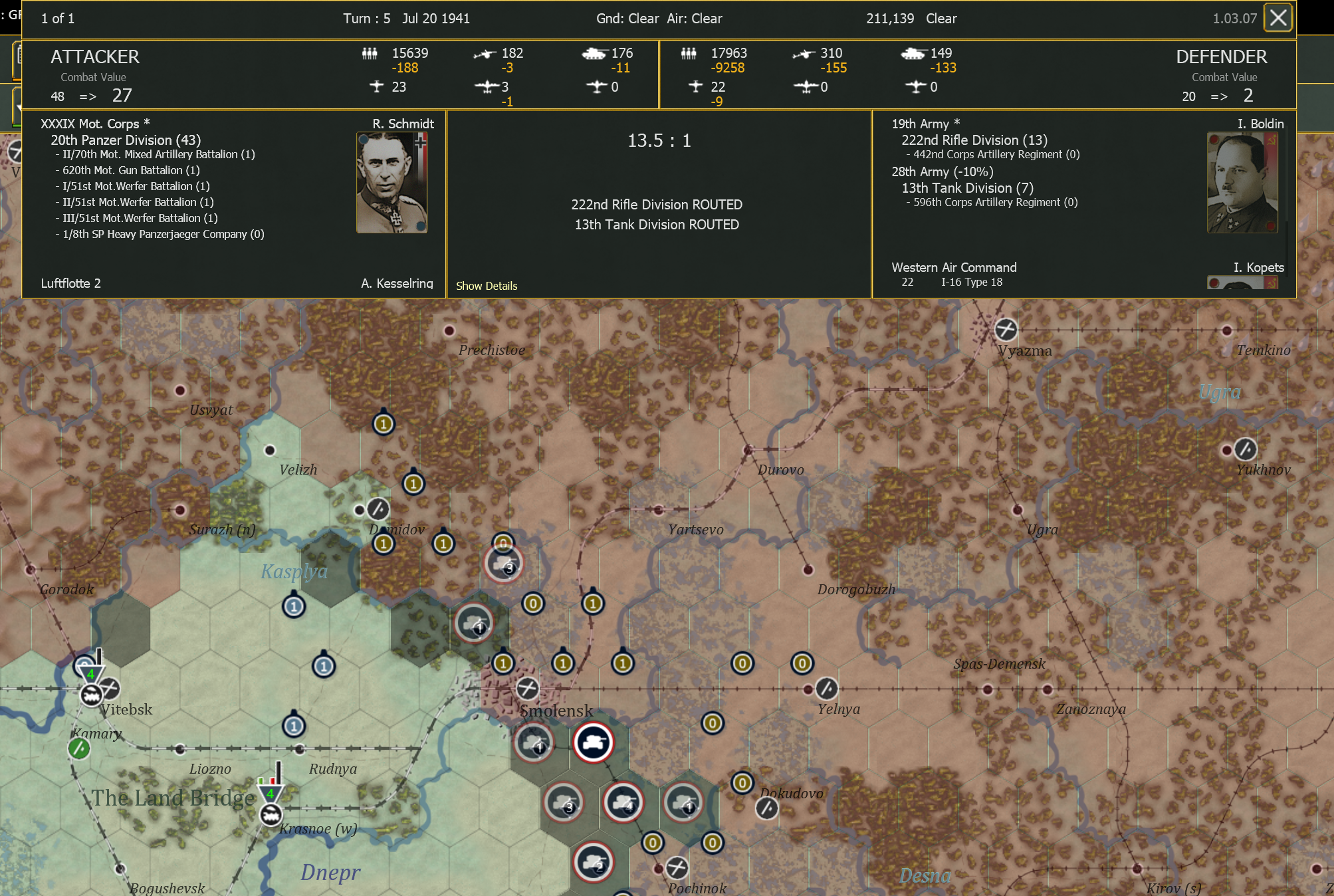Select the 596th Corps Artillery Regiment
Screen dimensions: 1334x896
pyautogui.click(x=995, y=202)
